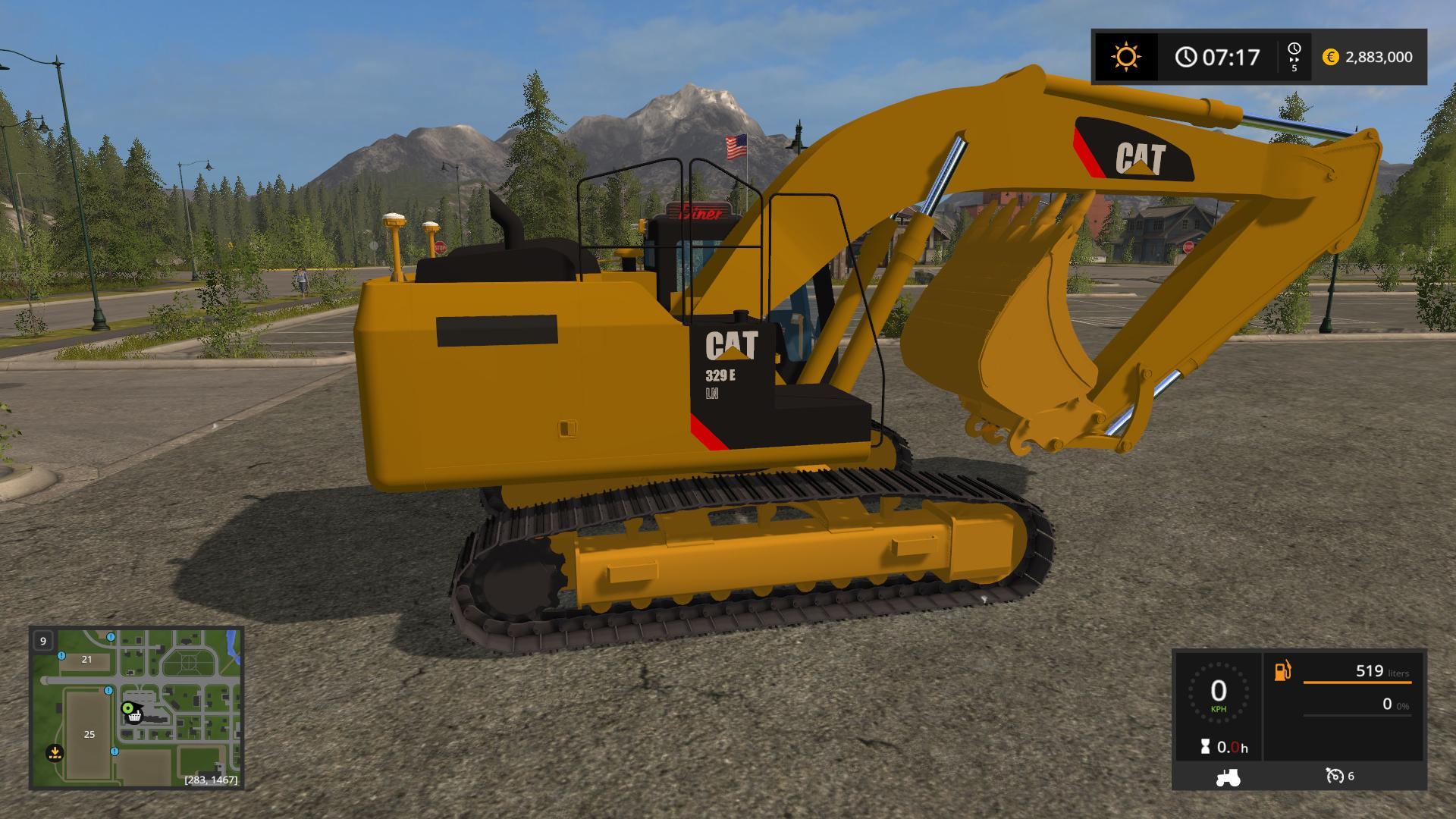1456x819 pixels.
Task: Select the hourglass operating time icon
Action: click(x=1206, y=746)
